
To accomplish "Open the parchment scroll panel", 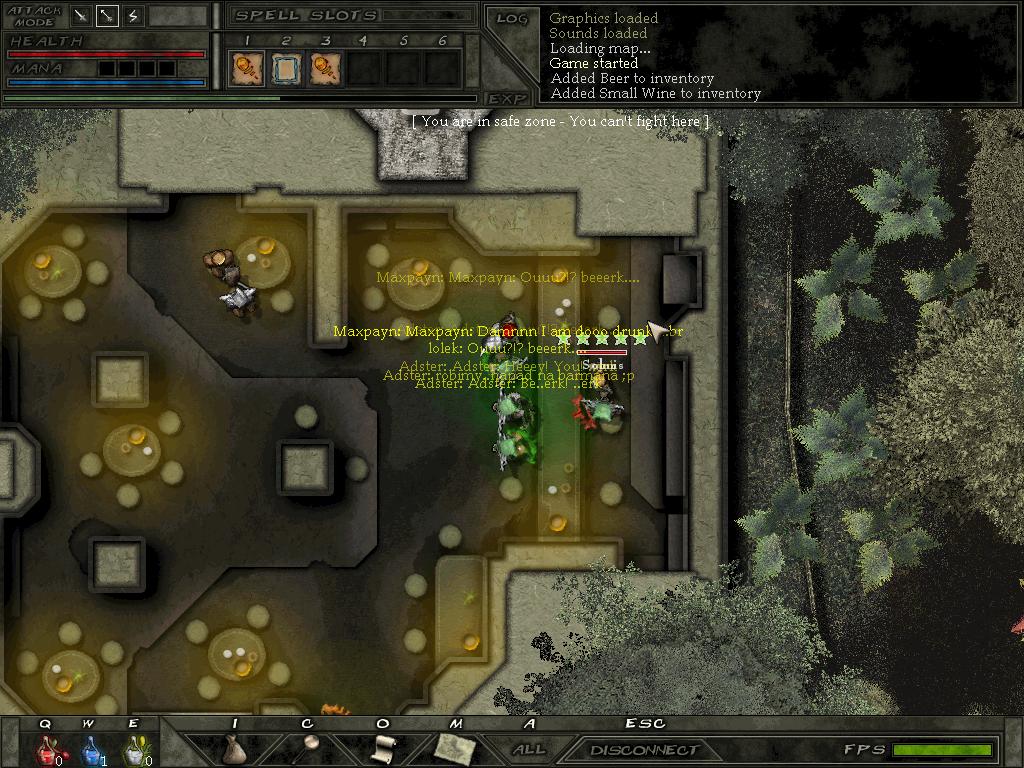I will [x=382, y=747].
